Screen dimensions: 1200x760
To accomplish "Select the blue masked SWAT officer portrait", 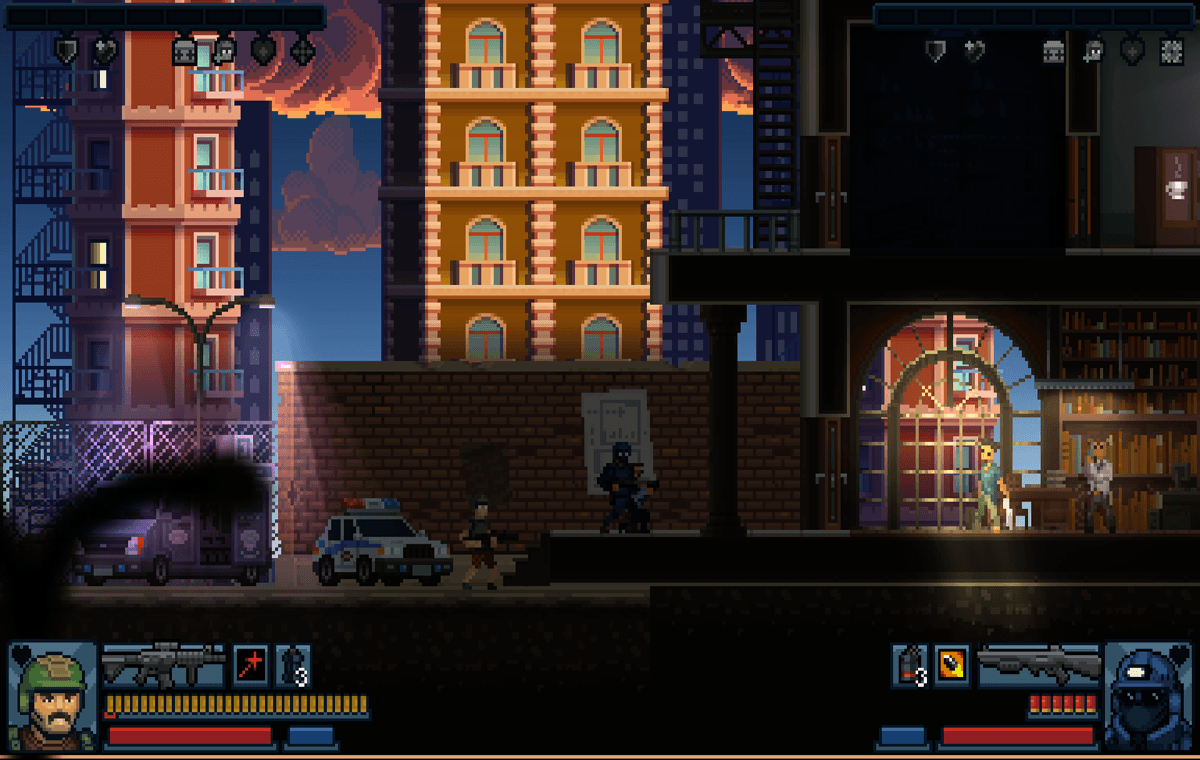I will [1146, 696].
